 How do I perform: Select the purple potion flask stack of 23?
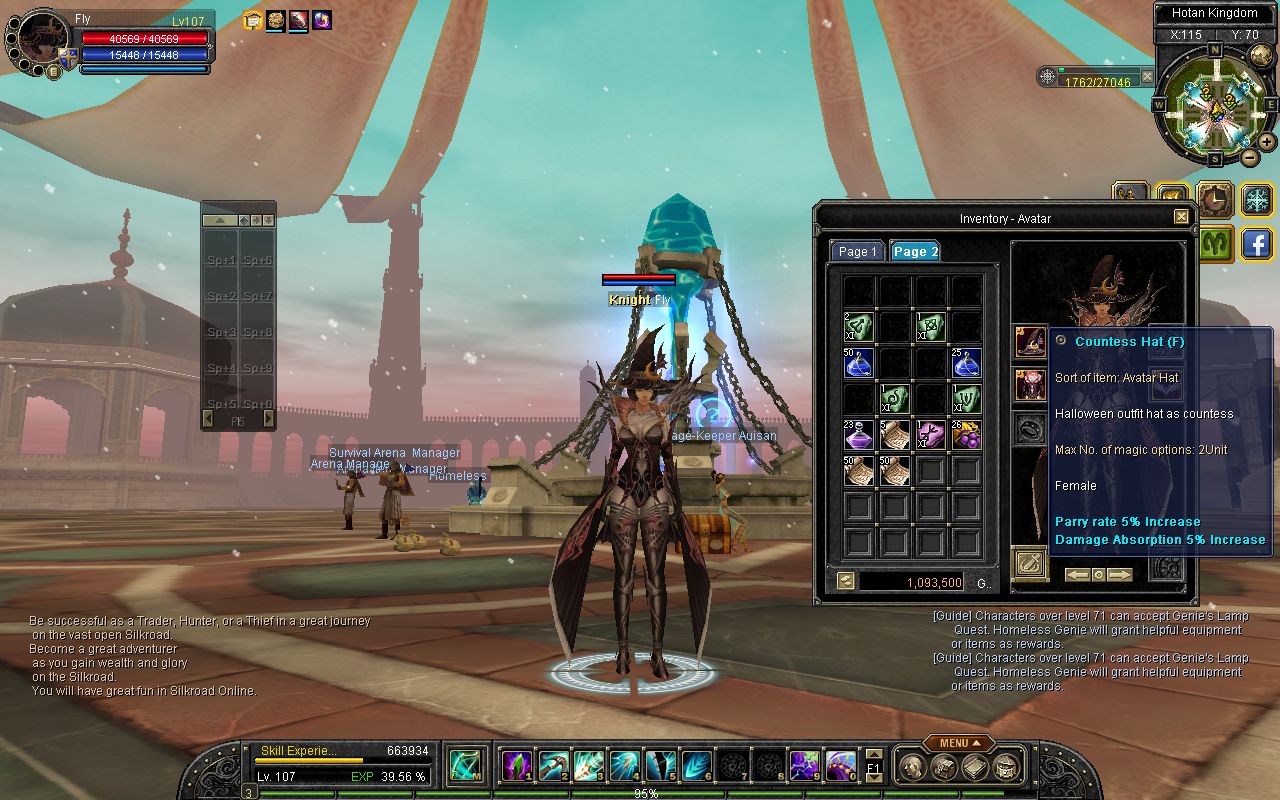click(858, 434)
